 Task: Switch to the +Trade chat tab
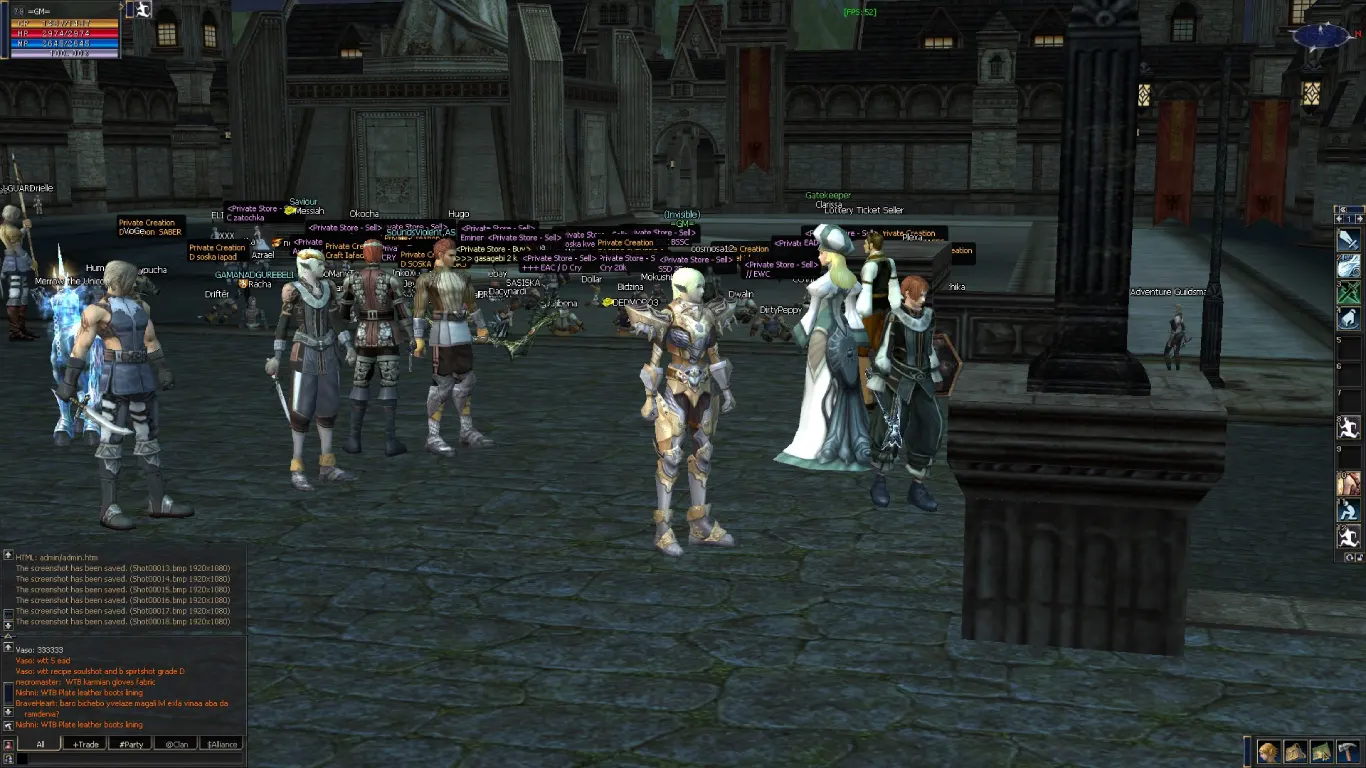pos(86,744)
